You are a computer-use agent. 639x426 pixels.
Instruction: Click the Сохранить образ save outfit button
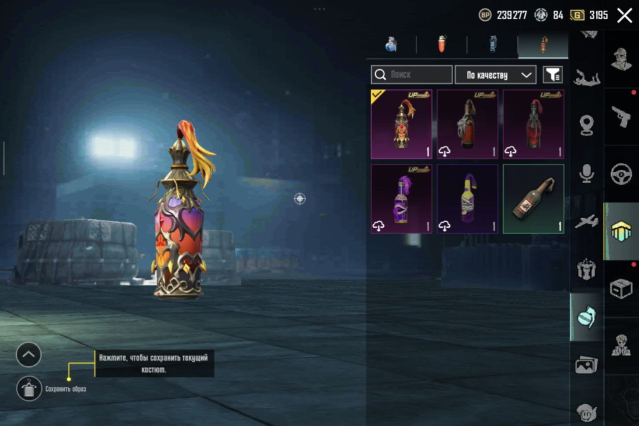(29, 388)
